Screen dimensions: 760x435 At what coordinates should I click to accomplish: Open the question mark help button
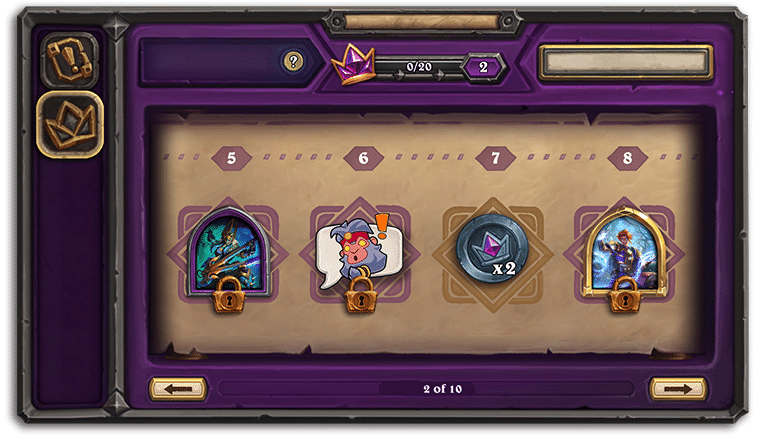click(x=292, y=62)
